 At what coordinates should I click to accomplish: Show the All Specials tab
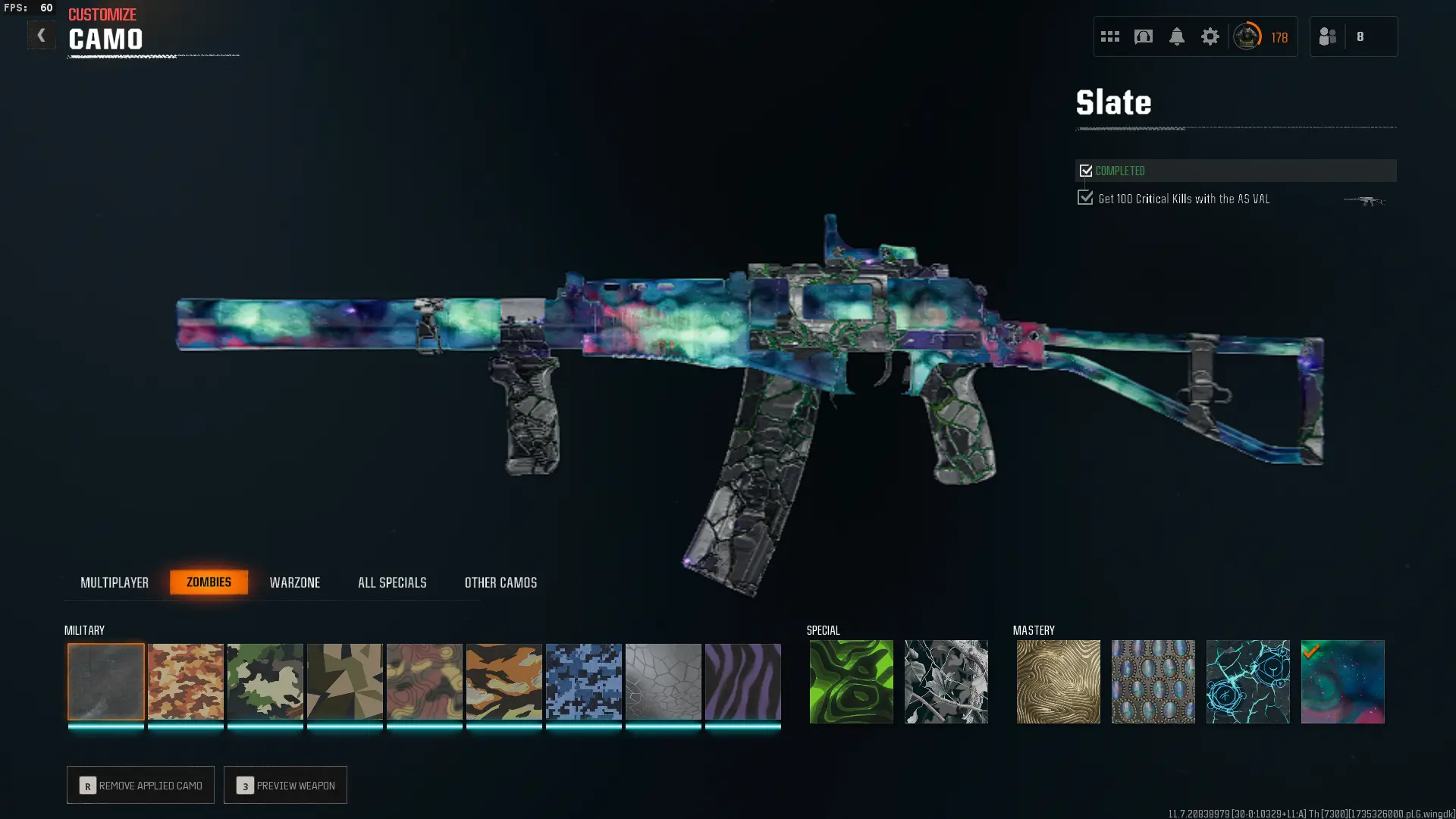point(392,582)
